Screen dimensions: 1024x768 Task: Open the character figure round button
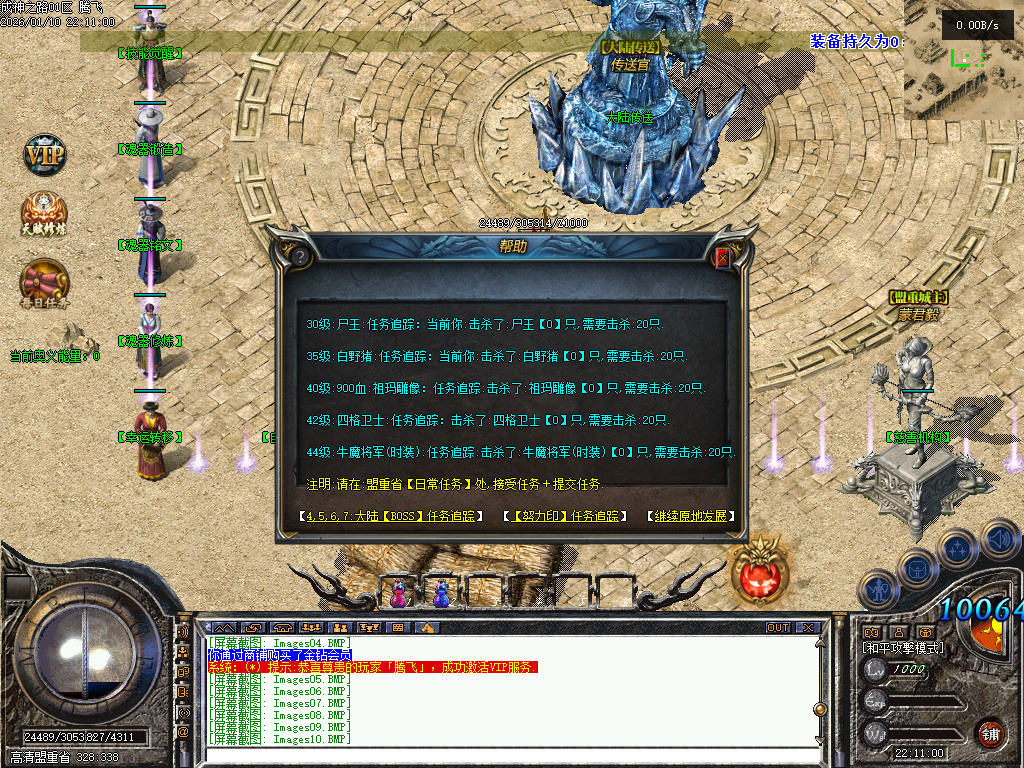point(877,590)
